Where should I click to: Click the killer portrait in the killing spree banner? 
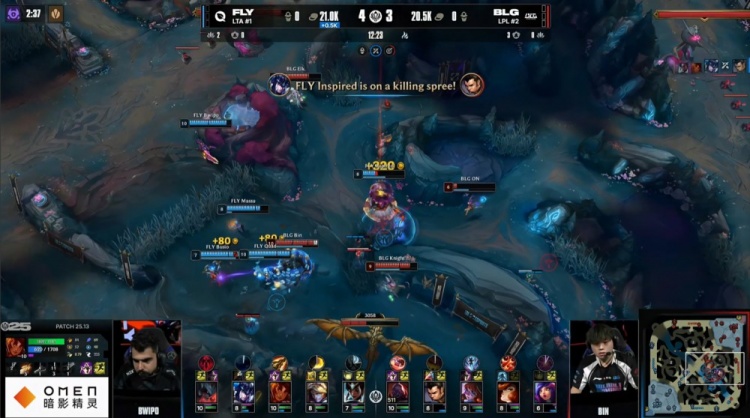click(x=279, y=85)
